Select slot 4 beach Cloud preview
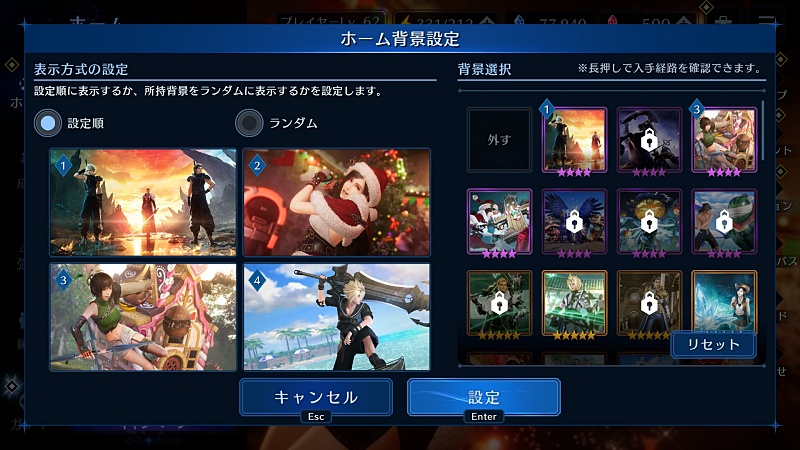Image resolution: width=800 pixels, height=450 pixels. click(x=337, y=317)
